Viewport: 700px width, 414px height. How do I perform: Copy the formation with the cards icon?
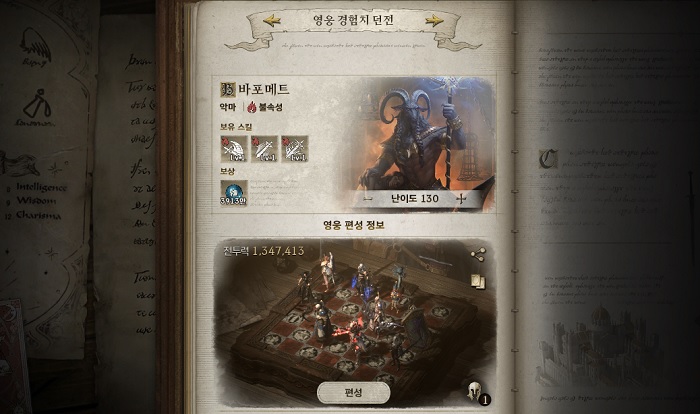coord(477,281)
